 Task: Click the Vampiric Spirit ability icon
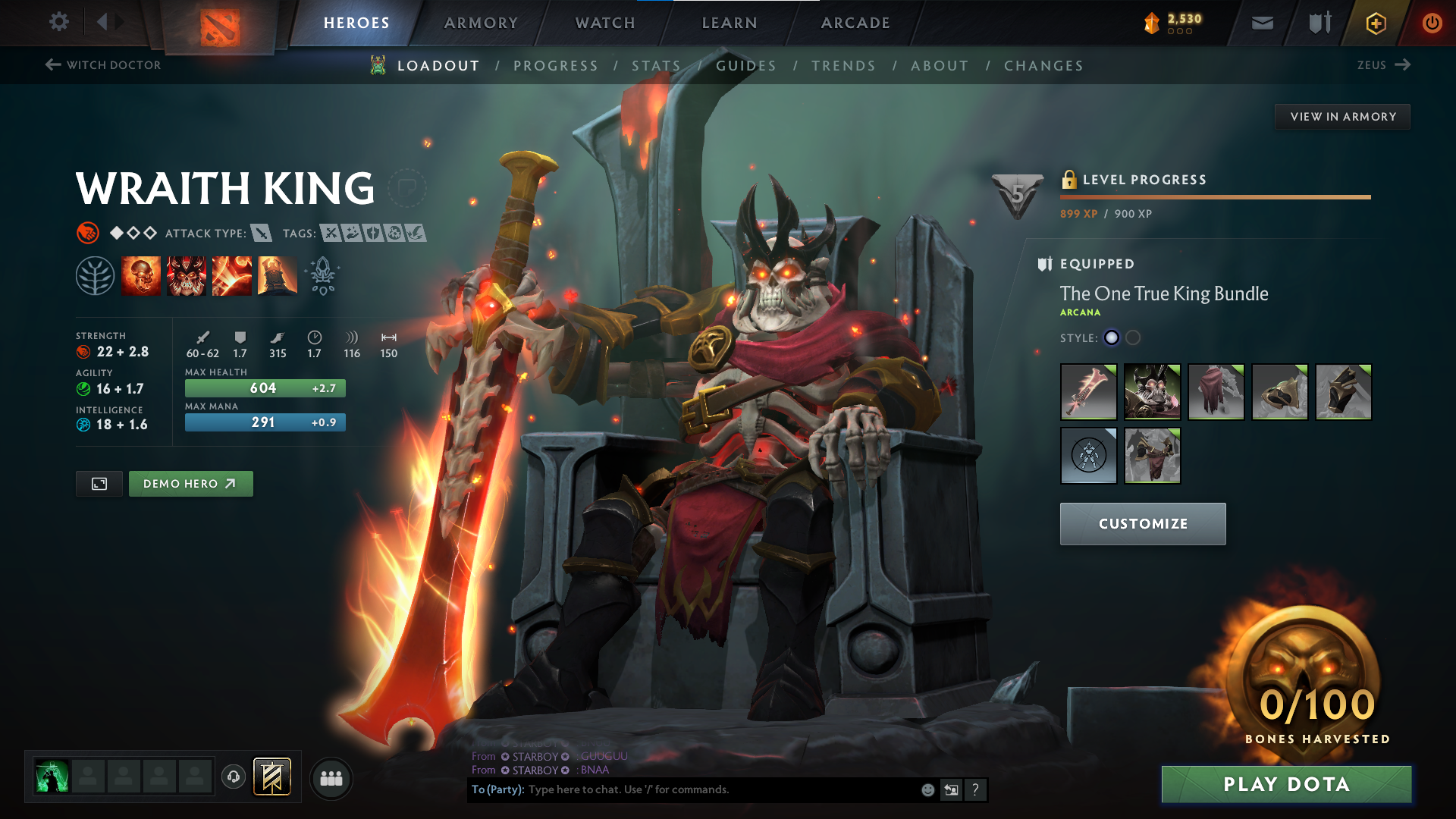[x=186, y=275]
